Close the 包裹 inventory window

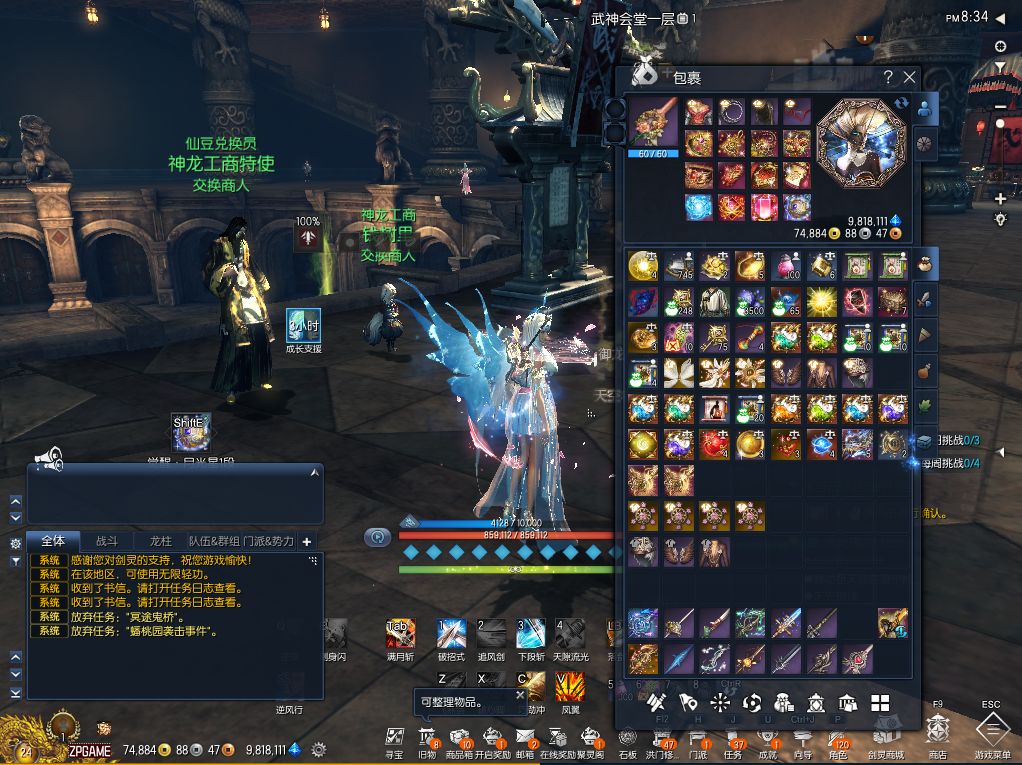tap(909, 77)
